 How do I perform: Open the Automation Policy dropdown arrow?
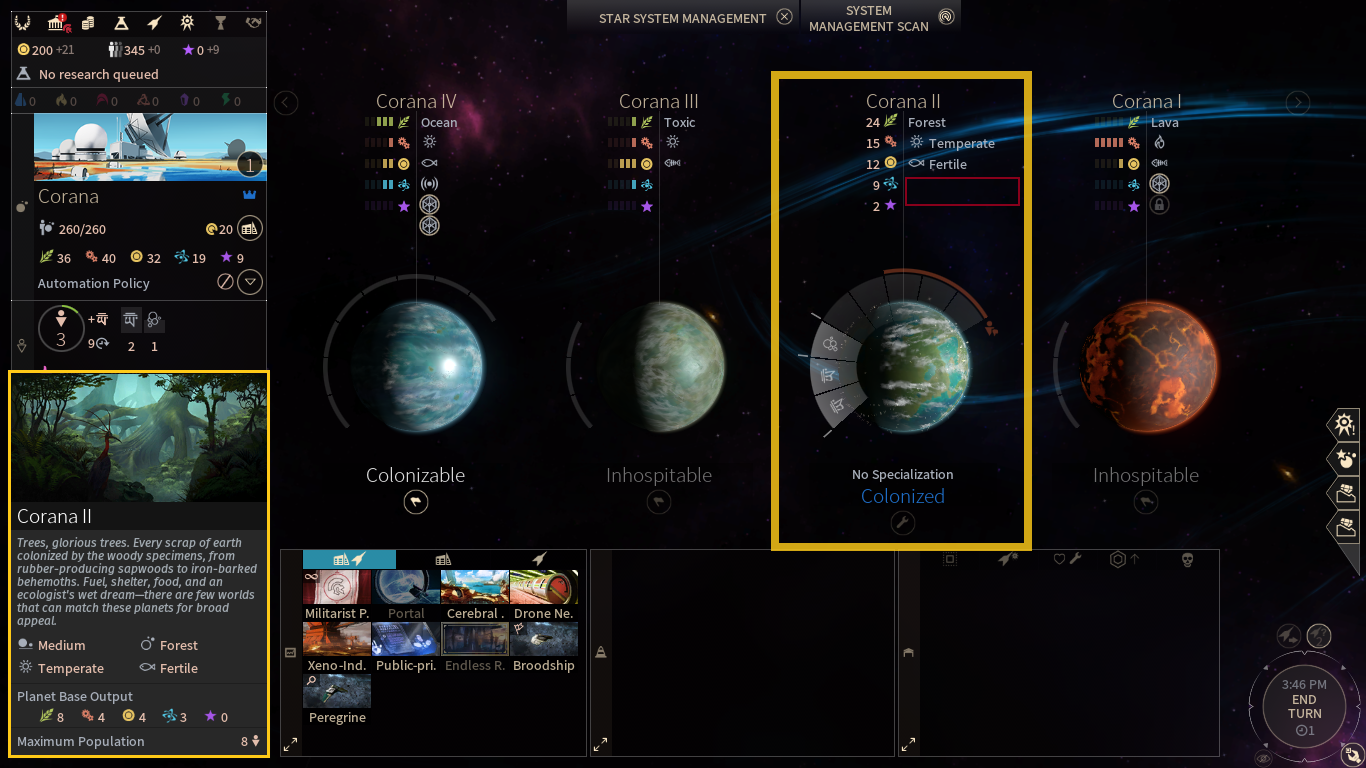(250, 283)
